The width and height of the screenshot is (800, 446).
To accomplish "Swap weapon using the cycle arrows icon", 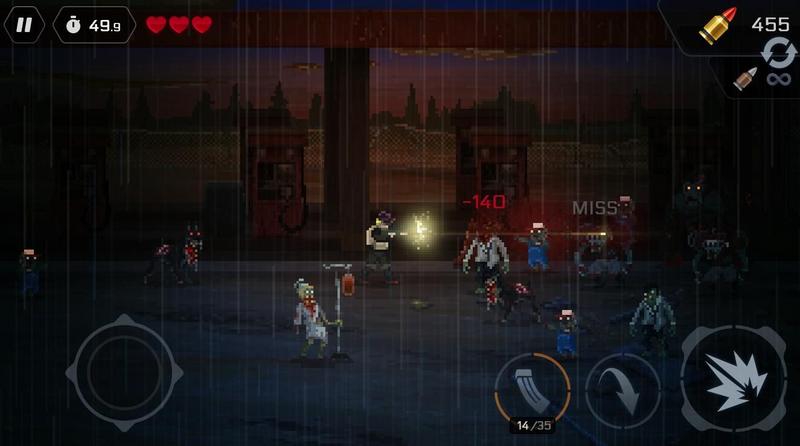I will point(778,52).
